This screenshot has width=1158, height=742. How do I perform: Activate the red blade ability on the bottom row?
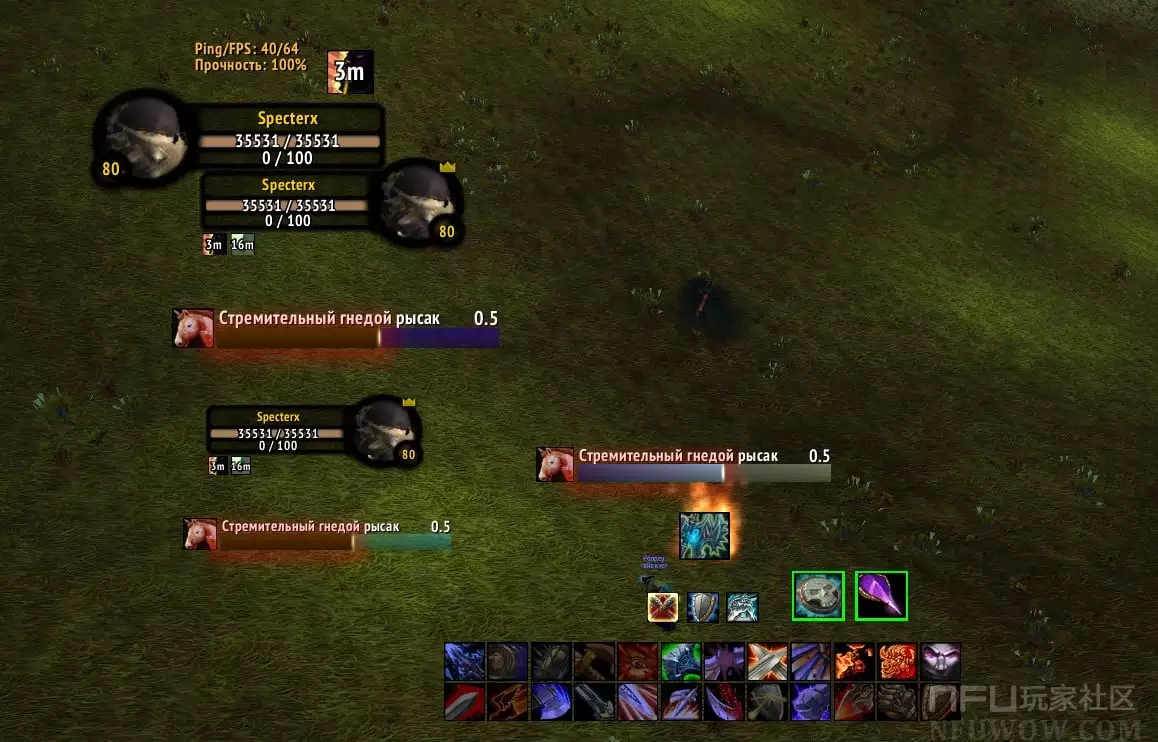[465, 702]
